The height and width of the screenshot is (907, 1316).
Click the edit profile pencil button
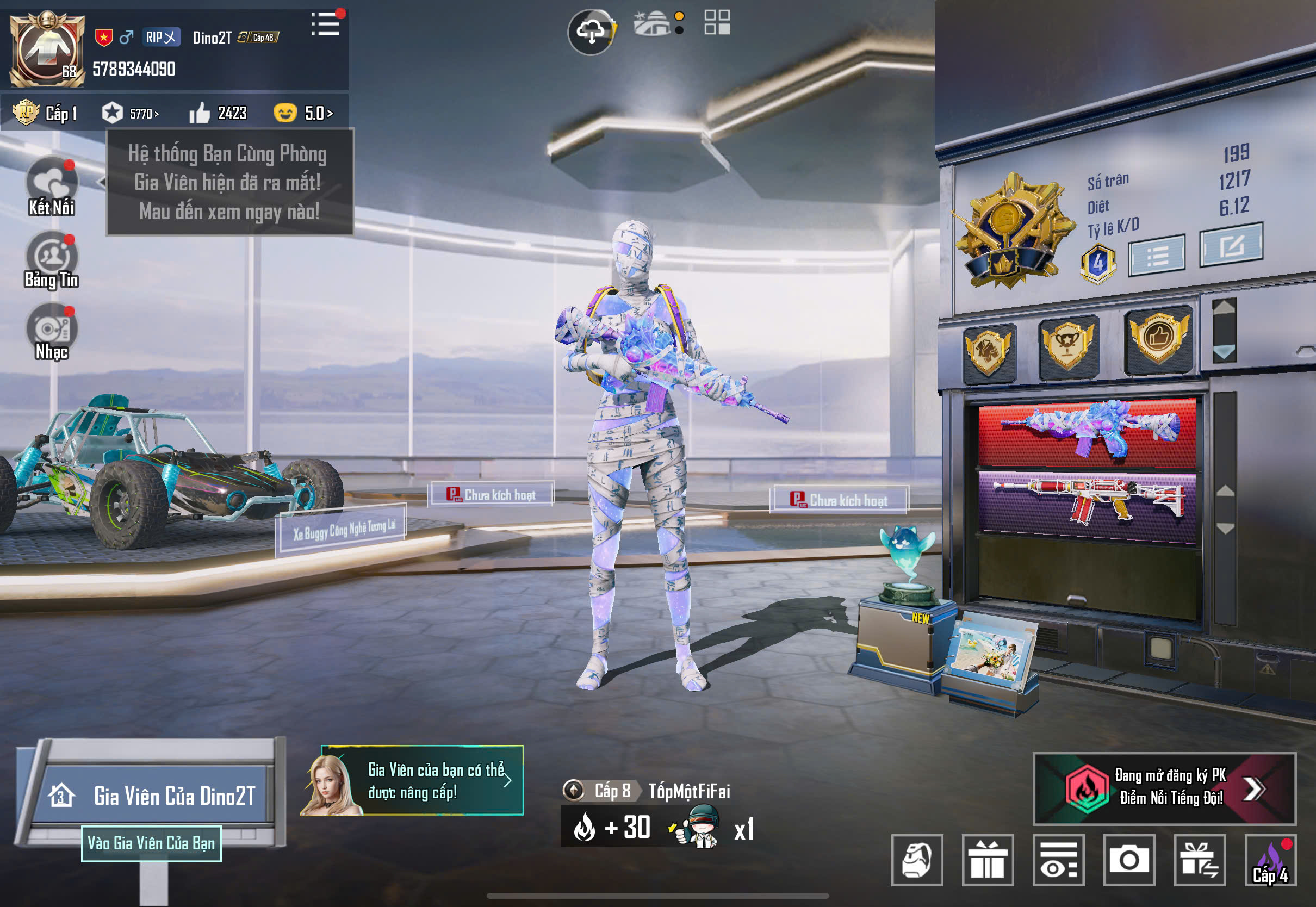[x=1231, y=245]
